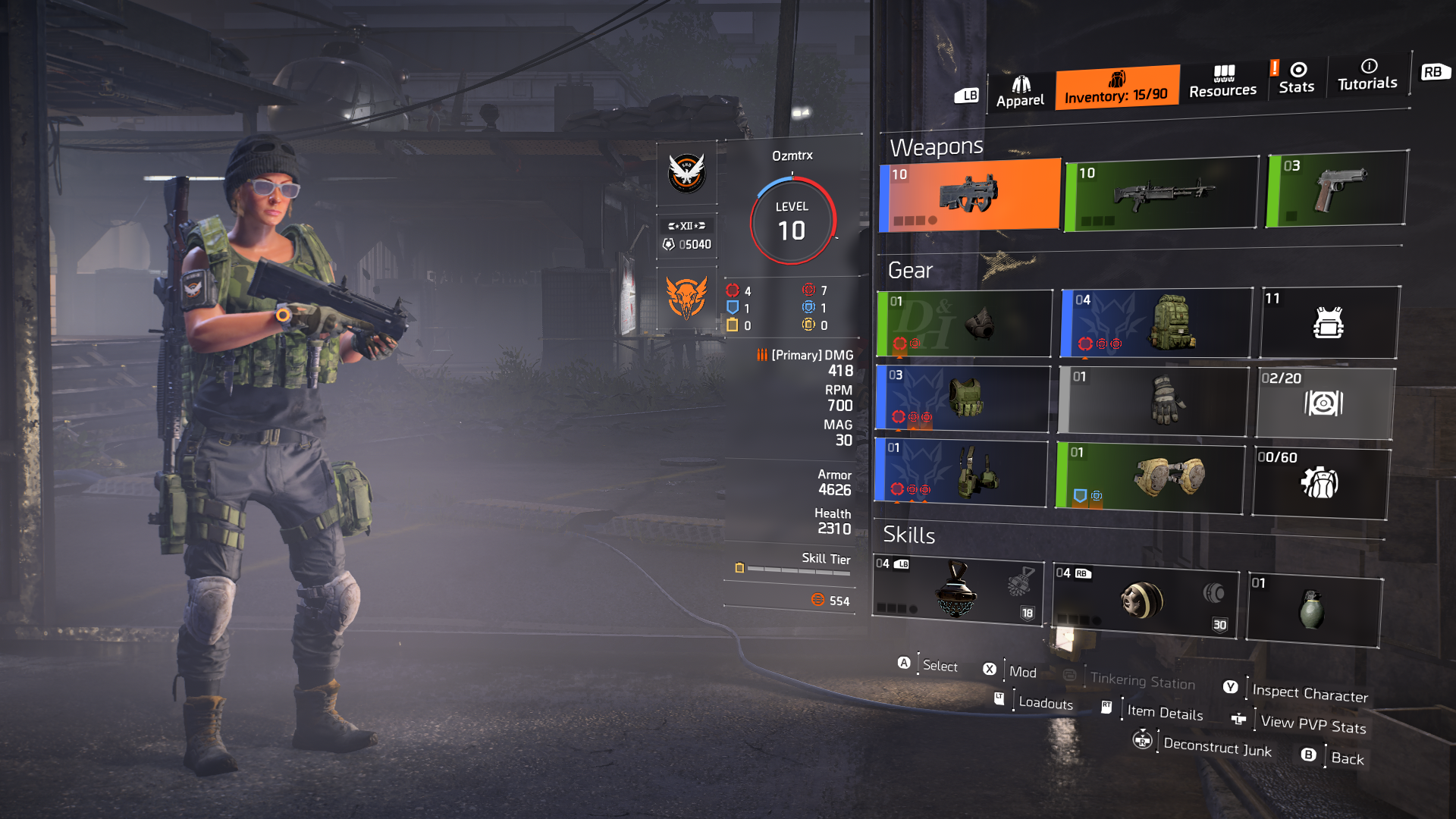Select the face mask gear slot
The image size is (1456, 819).
coord(965,324)
